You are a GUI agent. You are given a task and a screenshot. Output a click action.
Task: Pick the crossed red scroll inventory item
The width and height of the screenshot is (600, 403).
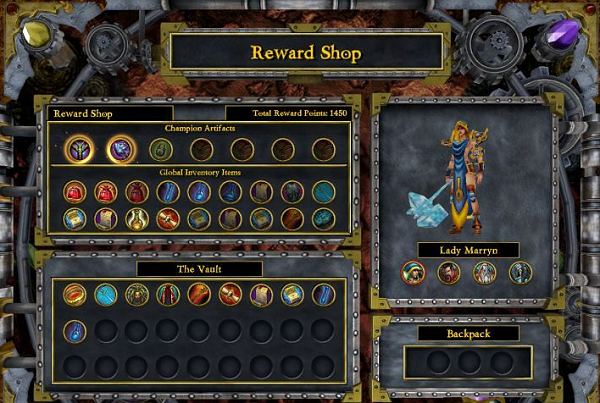coord(168,218)
